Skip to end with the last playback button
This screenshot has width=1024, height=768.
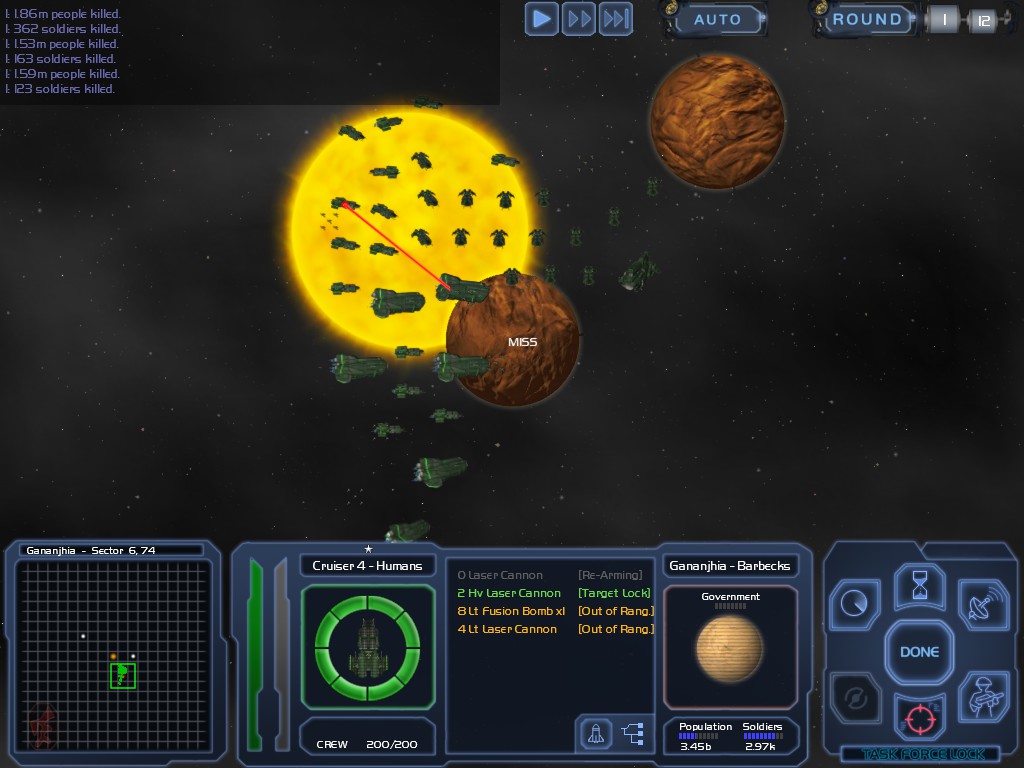tap(616, 18)
